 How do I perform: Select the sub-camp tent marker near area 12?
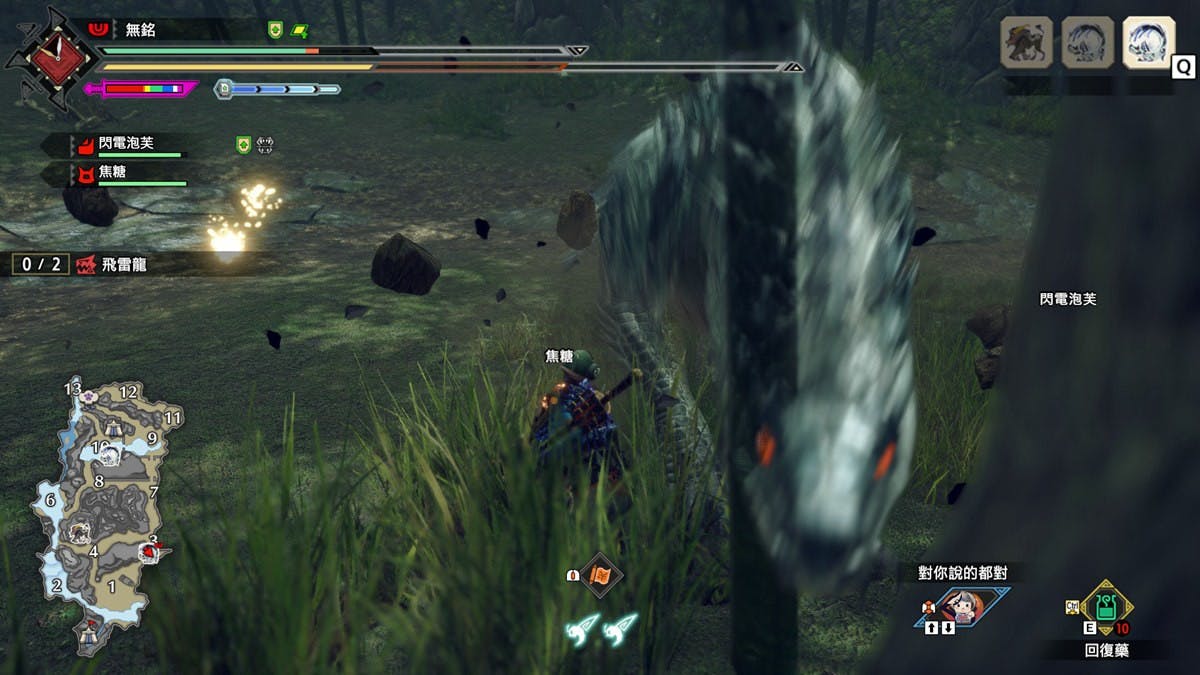point(113,426)
